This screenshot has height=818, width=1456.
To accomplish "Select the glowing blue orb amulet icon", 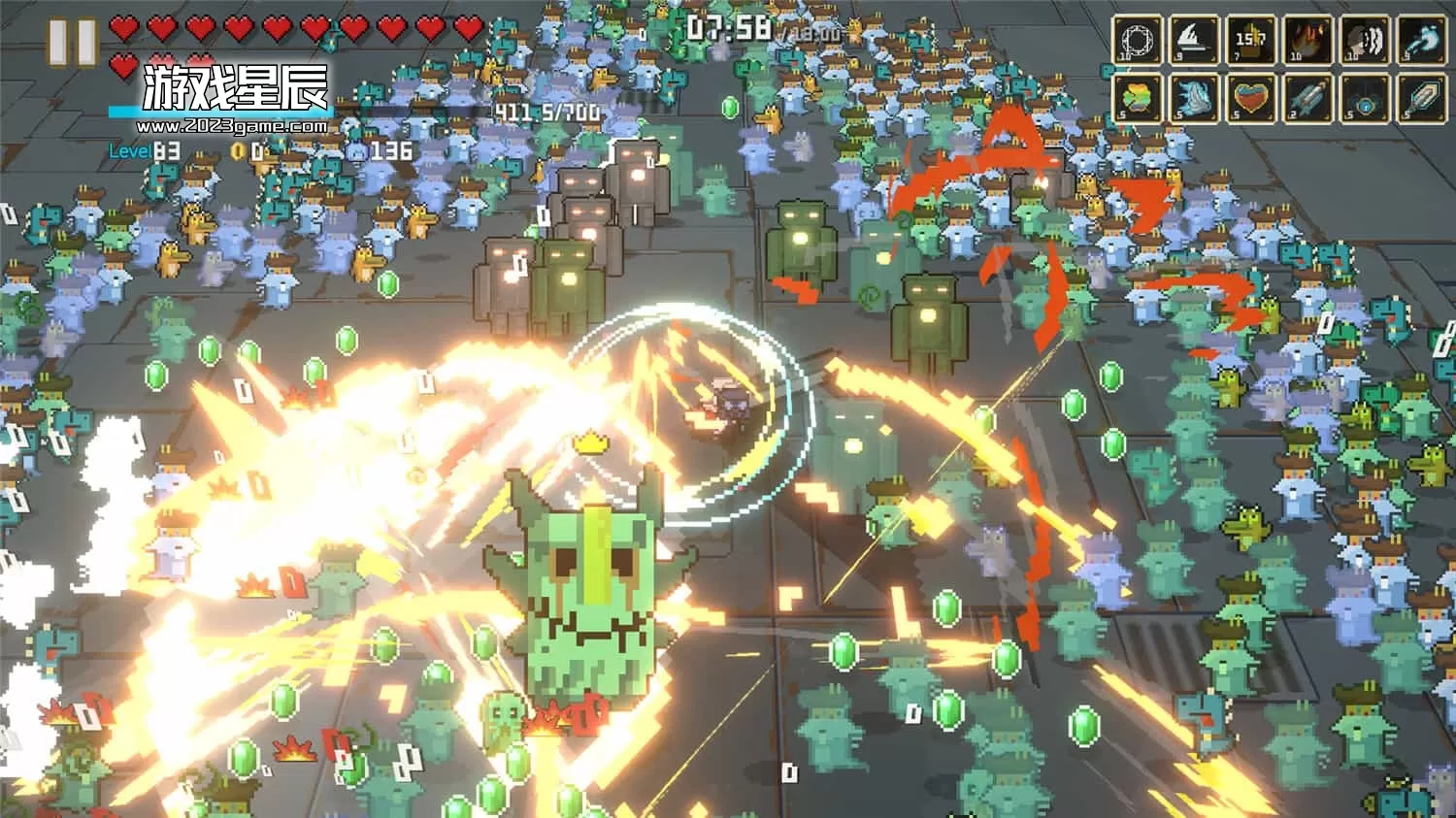I will pos(1366,98).
